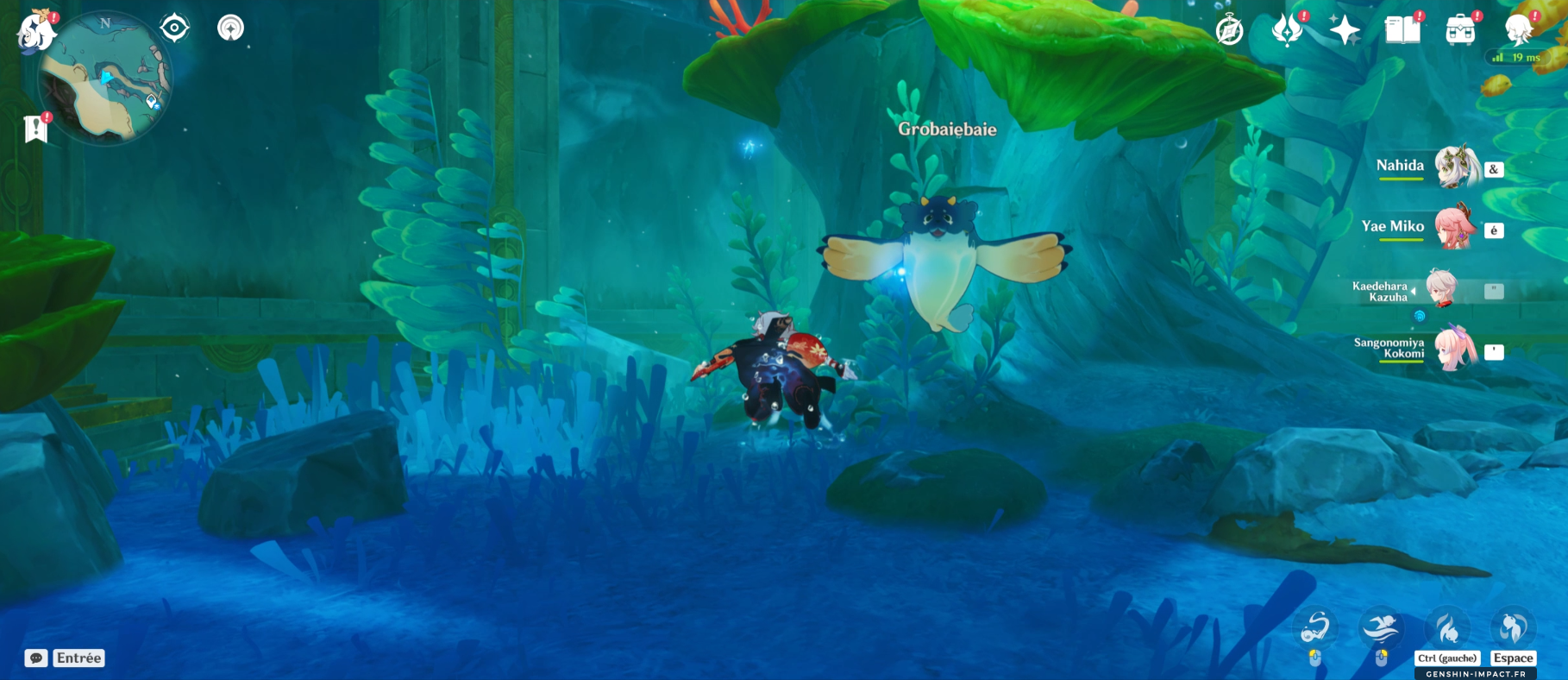Open the backpack inventory
1568x680 pixels.
pyautogui.click(x=1460, y=30)
